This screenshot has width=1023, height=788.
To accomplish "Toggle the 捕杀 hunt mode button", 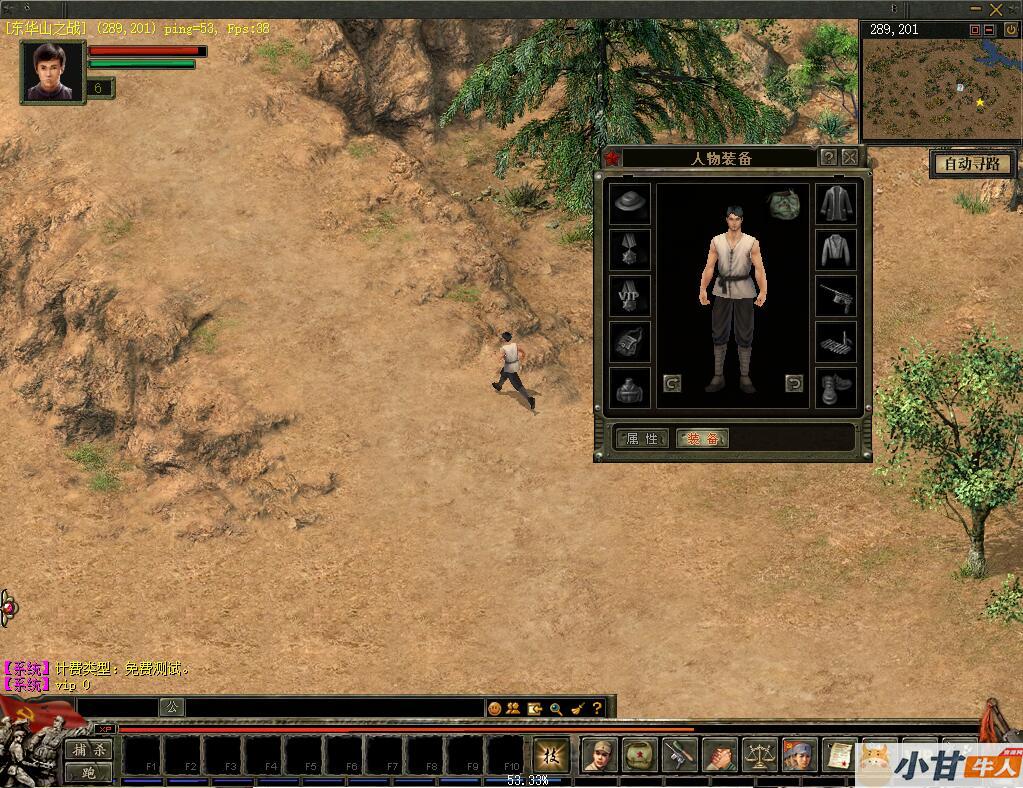I will [x=89, y=749].
